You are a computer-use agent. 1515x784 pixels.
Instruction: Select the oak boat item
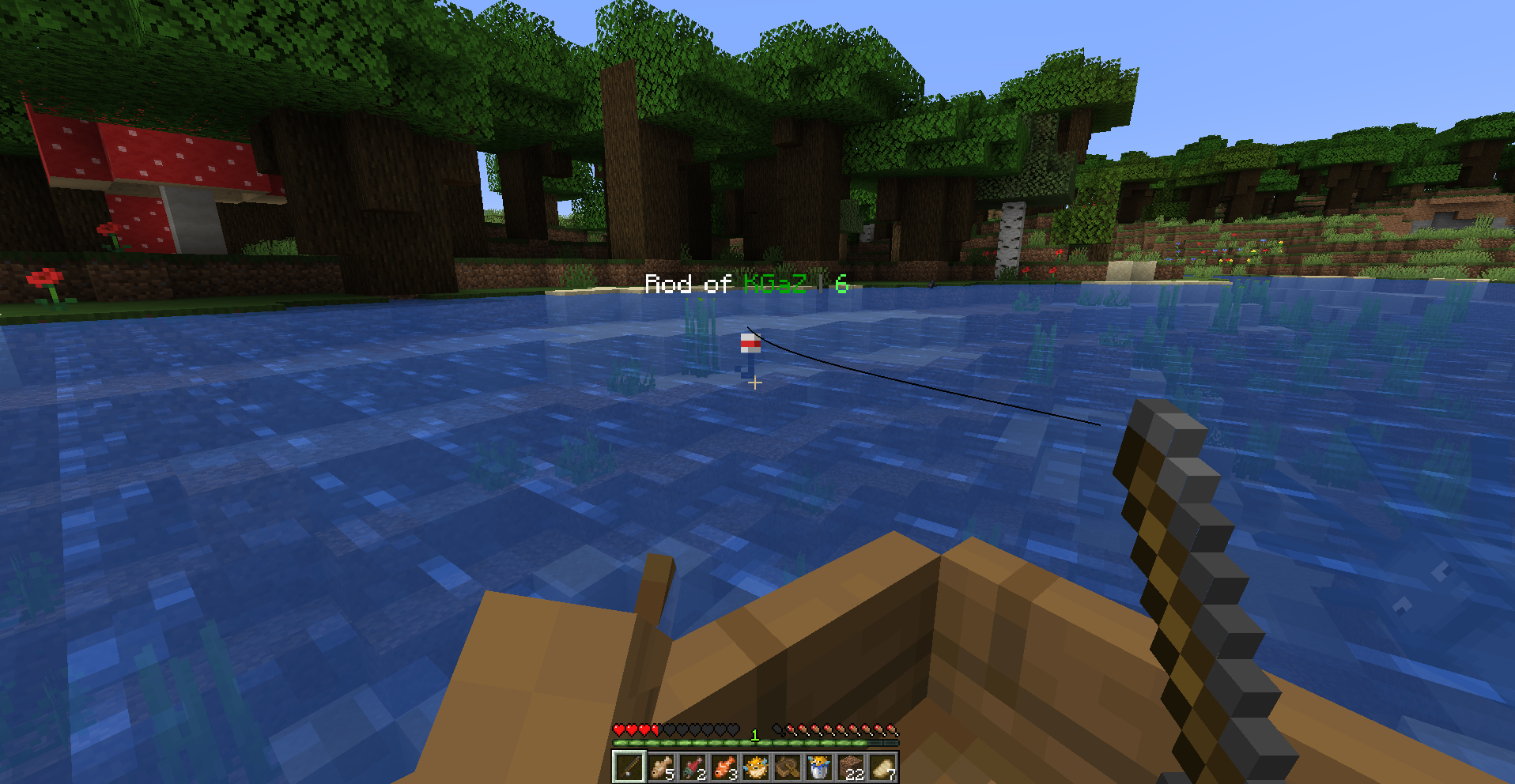(786, 767)
